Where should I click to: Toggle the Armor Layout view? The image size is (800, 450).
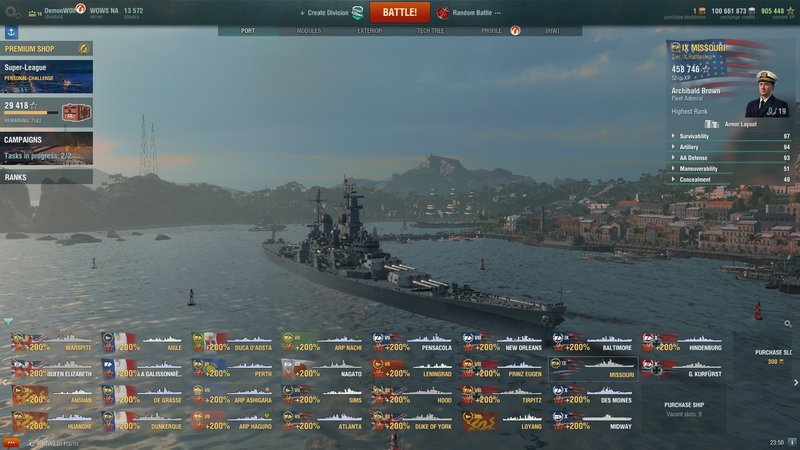click(735, 124)
